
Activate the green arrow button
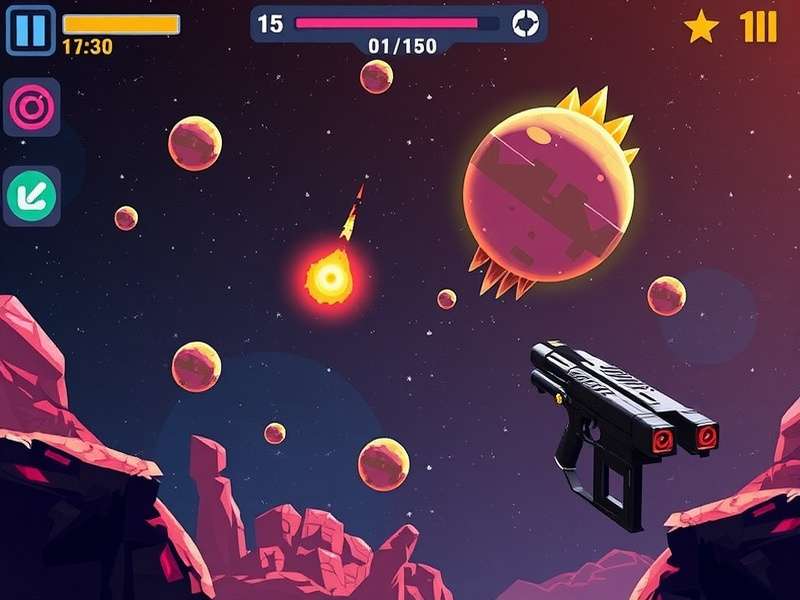(31, 195)
